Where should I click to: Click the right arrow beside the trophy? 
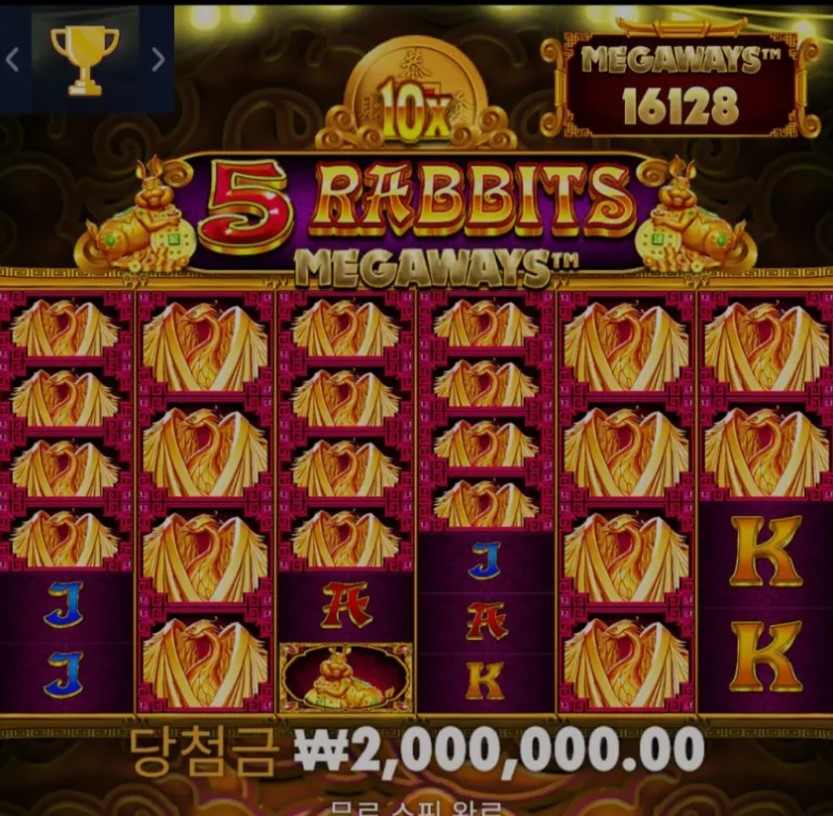click(157, 60)
